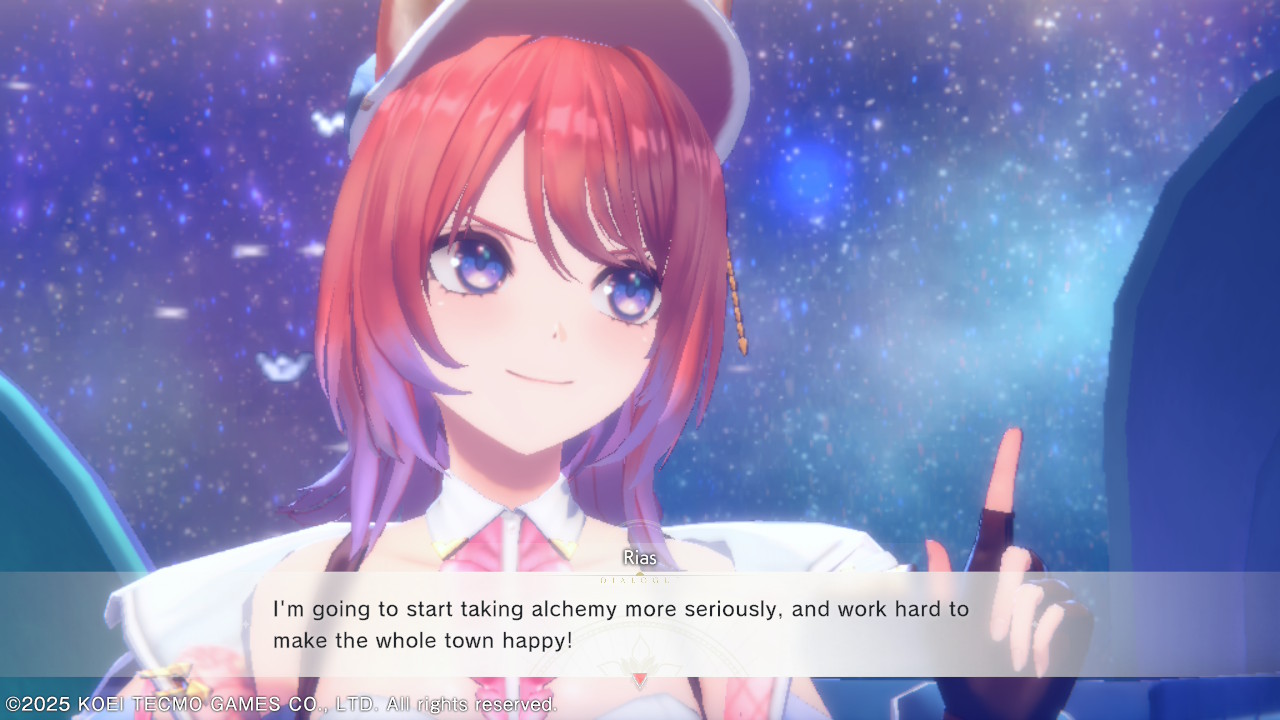Screen dimensions: 1280x720
Task: Advance dialogue with the pink arrow indicator
Action: pyautogui.click(x=640, y=679)
